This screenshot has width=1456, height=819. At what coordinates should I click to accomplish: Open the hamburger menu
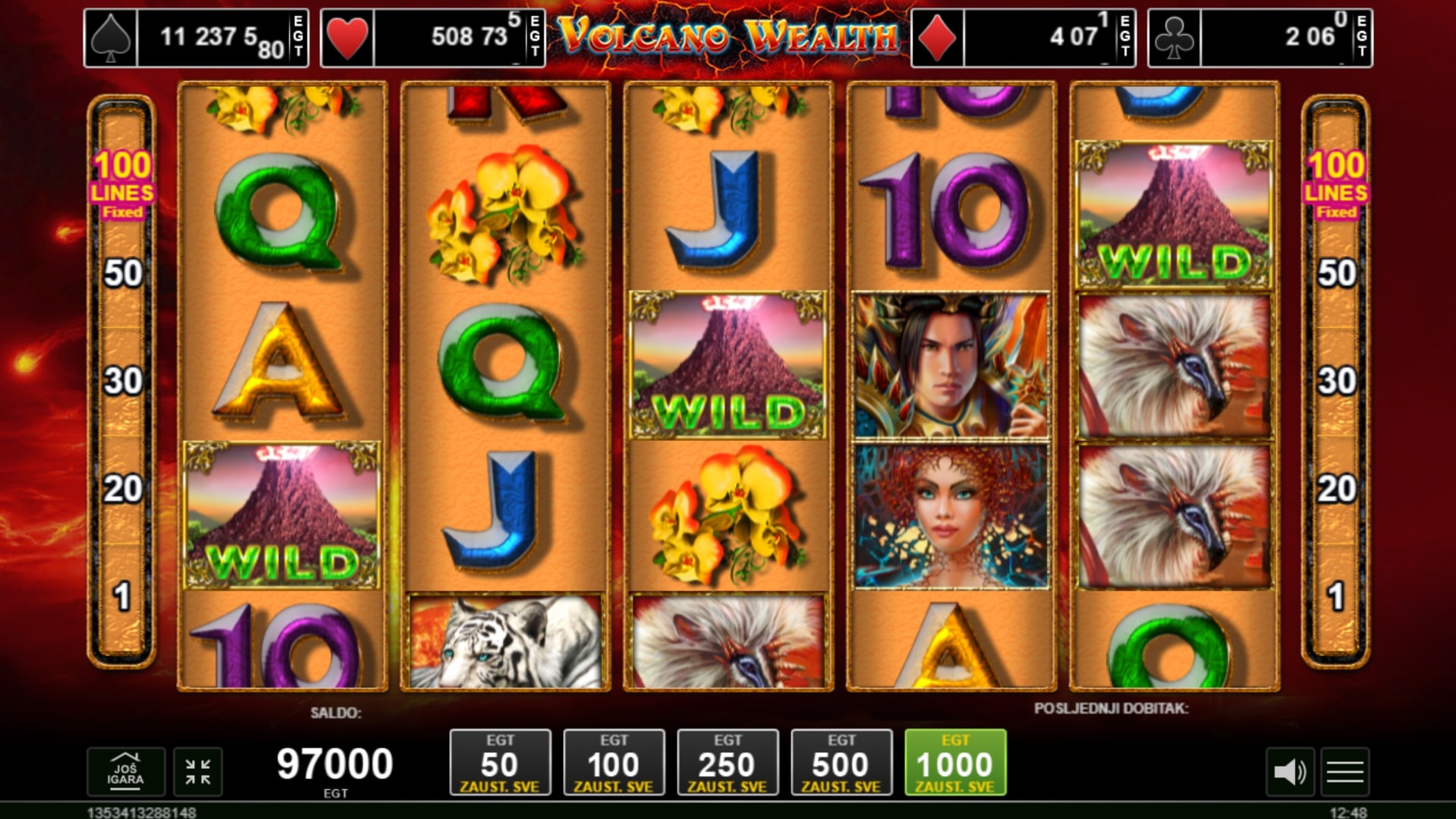tap(1345, 772)
